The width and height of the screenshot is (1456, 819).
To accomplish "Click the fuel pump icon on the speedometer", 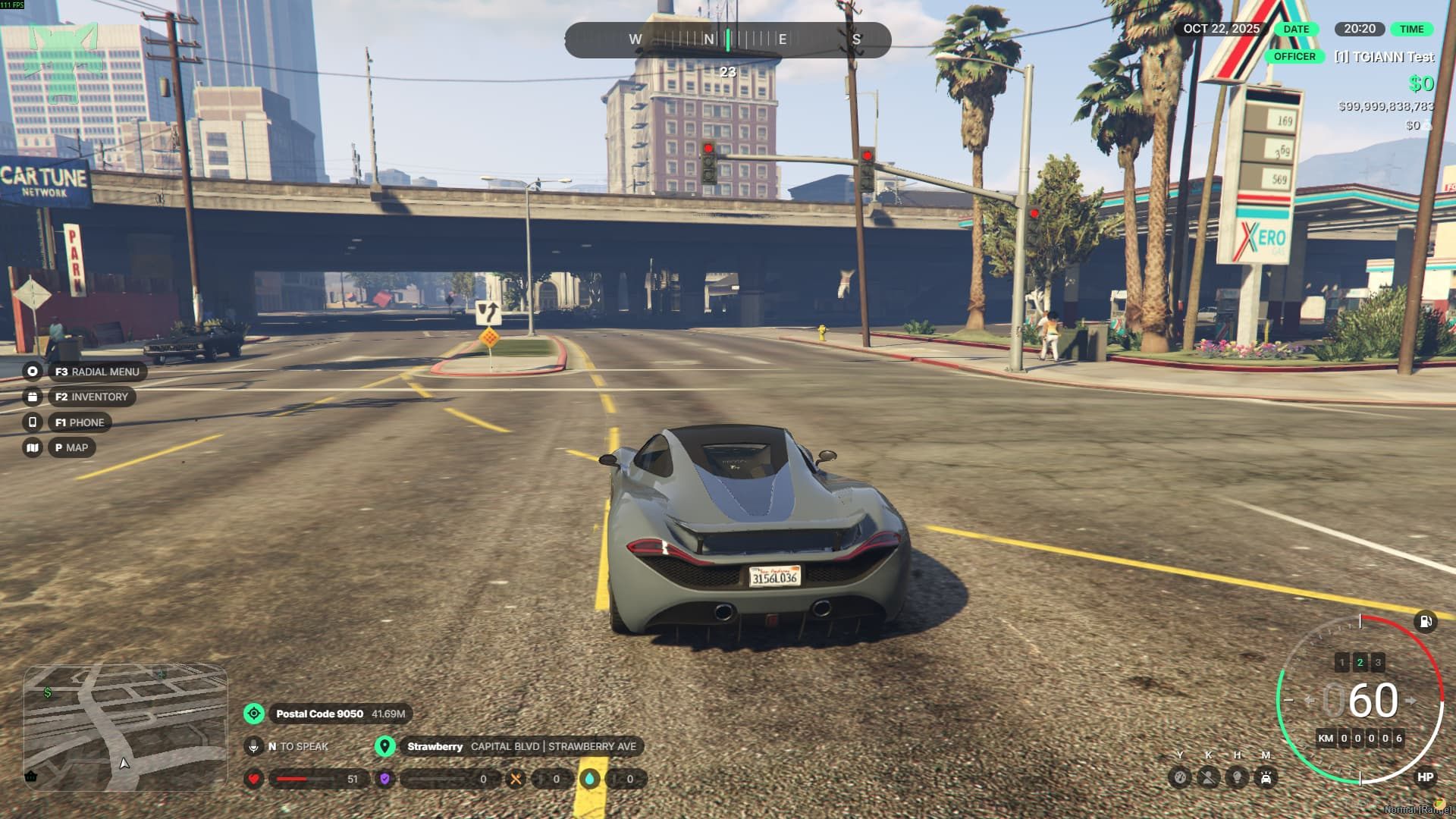I will pyautogui.click(x=1426, y=622).
